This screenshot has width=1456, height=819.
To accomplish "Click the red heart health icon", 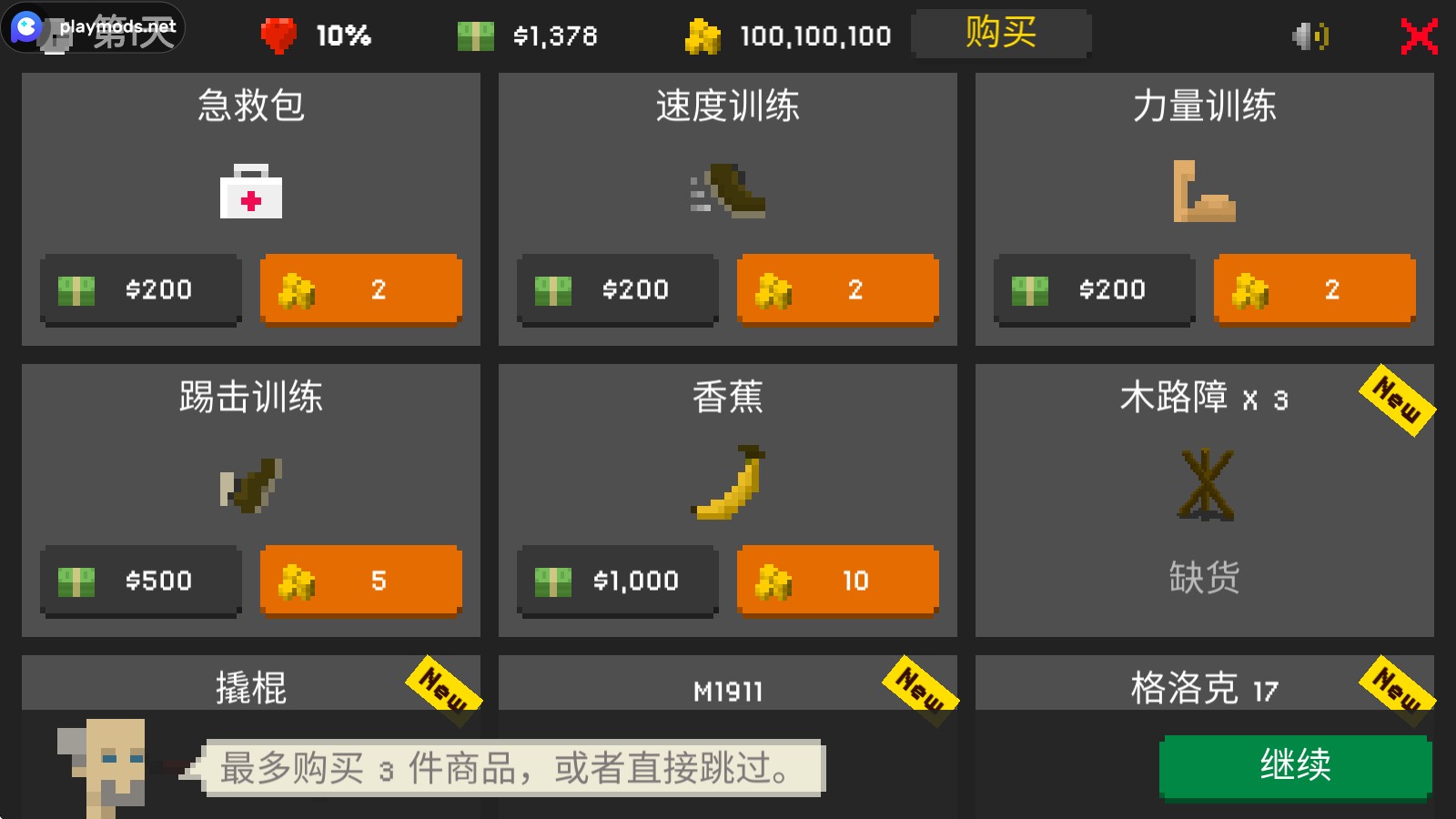I will 278,35.
